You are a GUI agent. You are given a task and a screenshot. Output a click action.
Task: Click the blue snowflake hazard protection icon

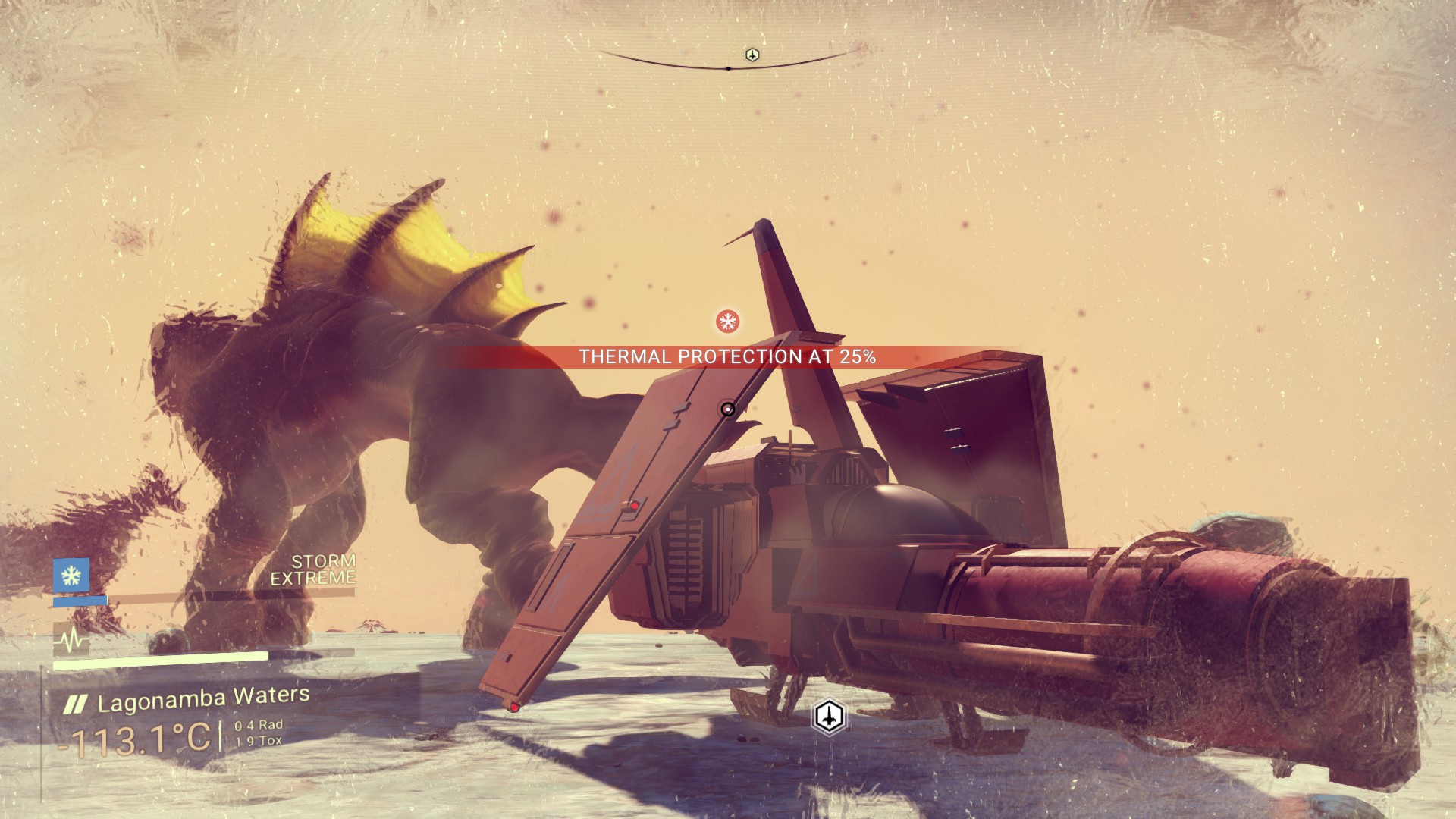(71, 576)
